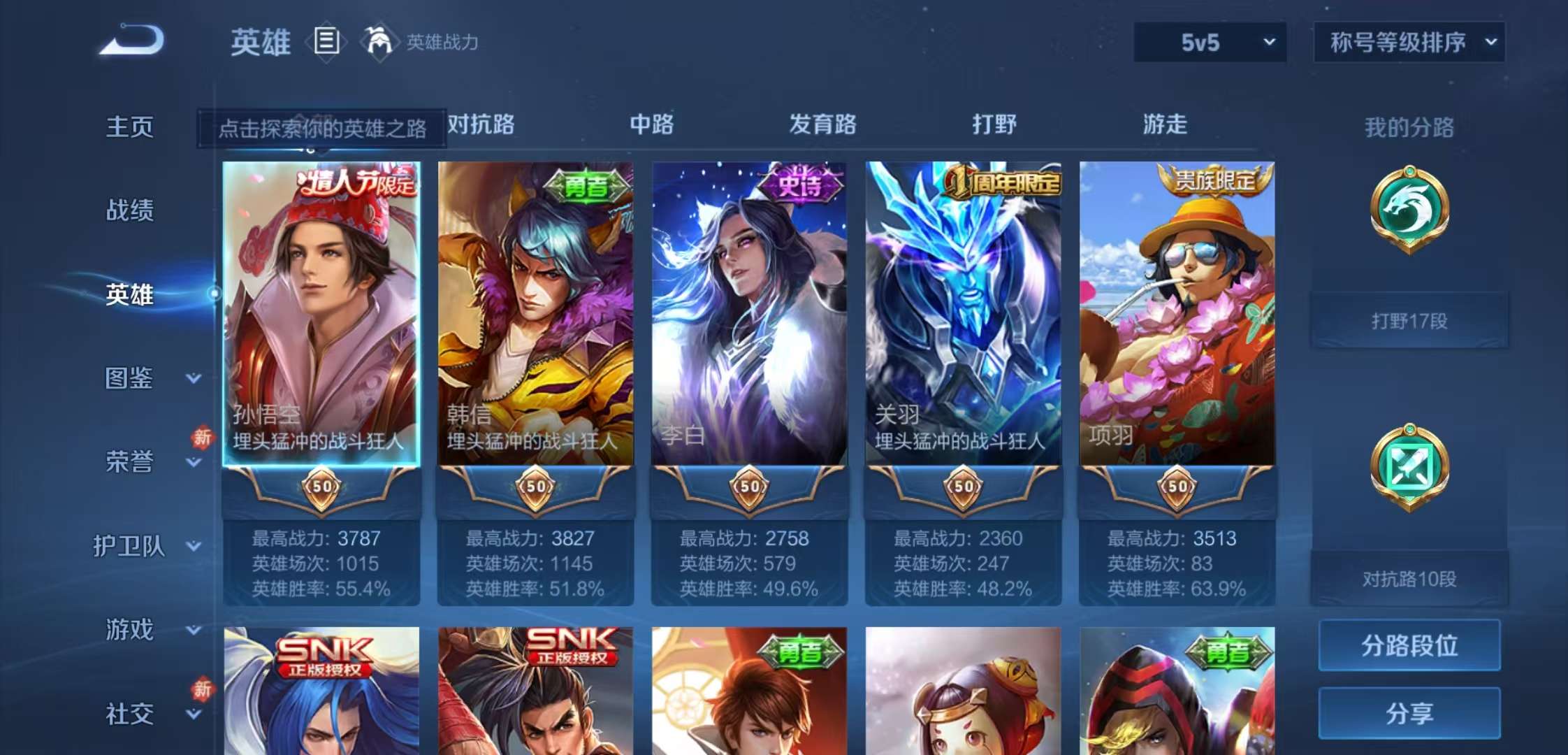Click the 分享 share button

[x=1408, y=713]
